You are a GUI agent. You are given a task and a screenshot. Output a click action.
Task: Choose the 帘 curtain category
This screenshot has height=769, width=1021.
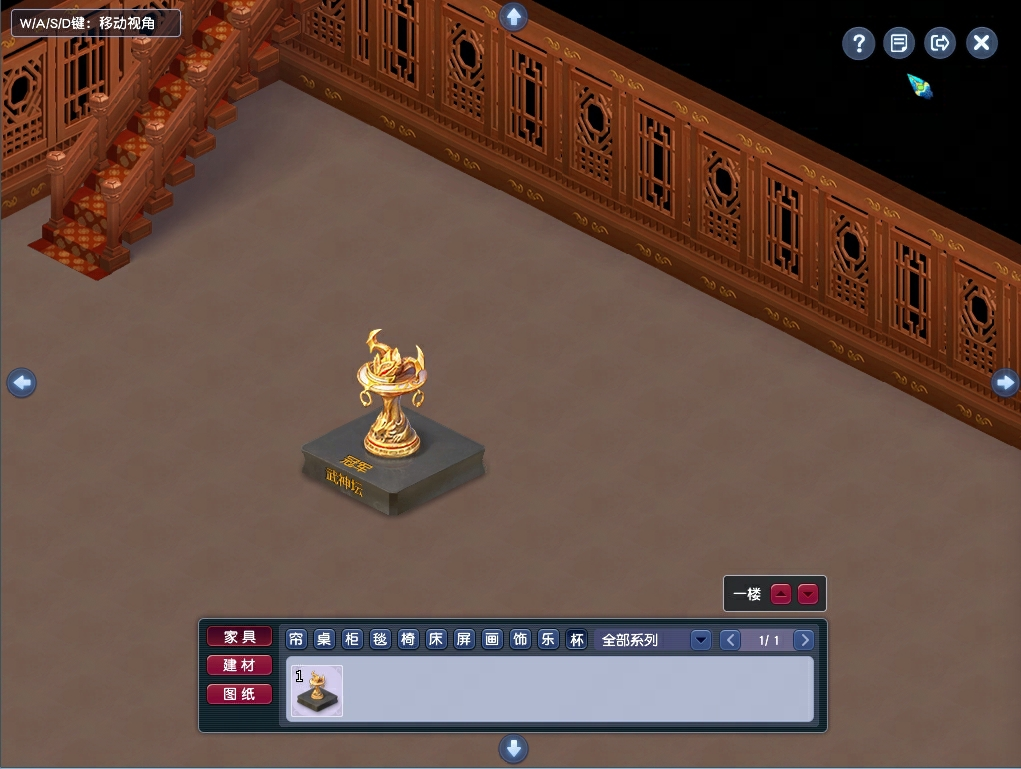pos(297,640)
